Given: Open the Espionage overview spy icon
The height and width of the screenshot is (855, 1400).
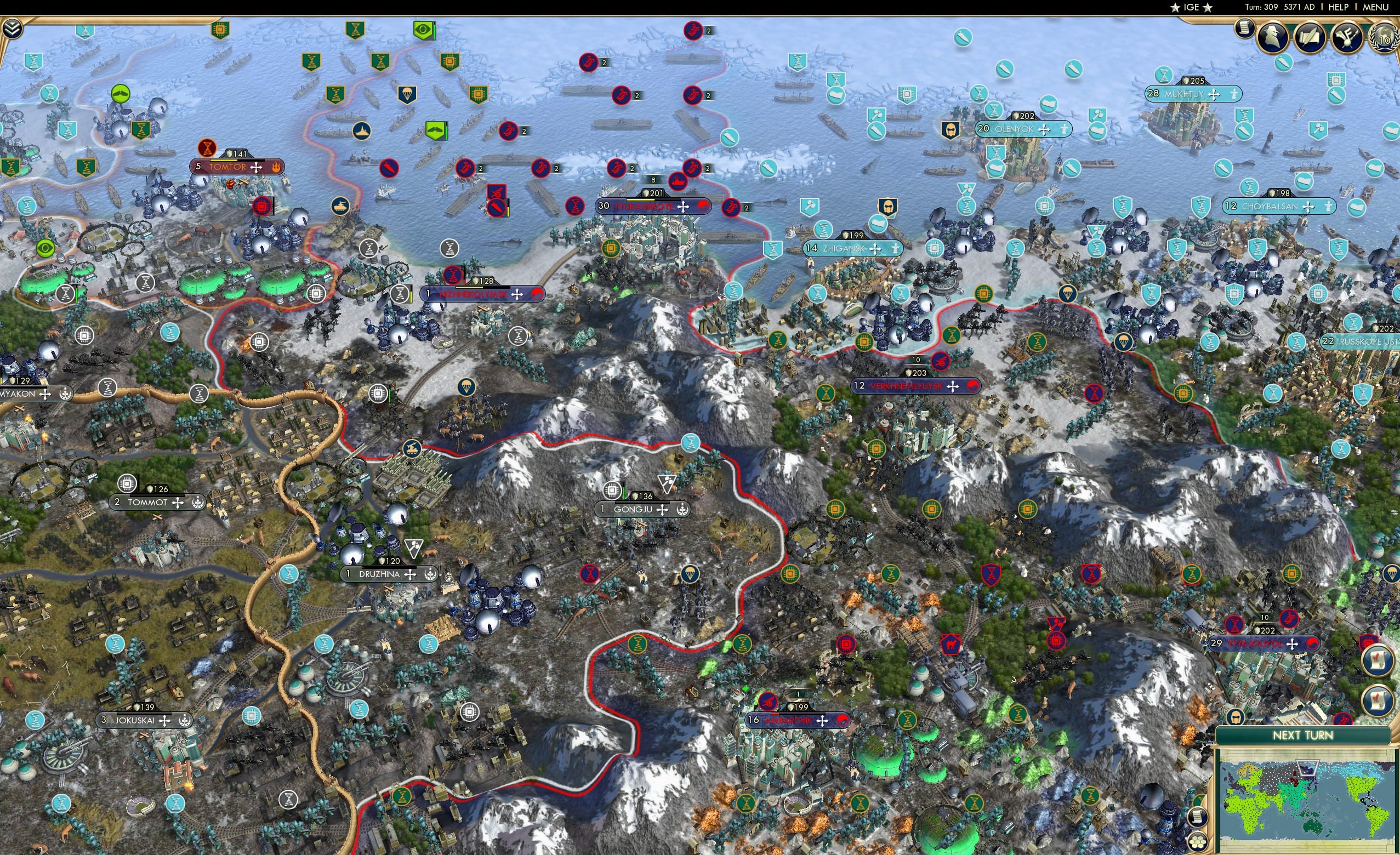Looking at the screenshot, I should click(1273, 36).
